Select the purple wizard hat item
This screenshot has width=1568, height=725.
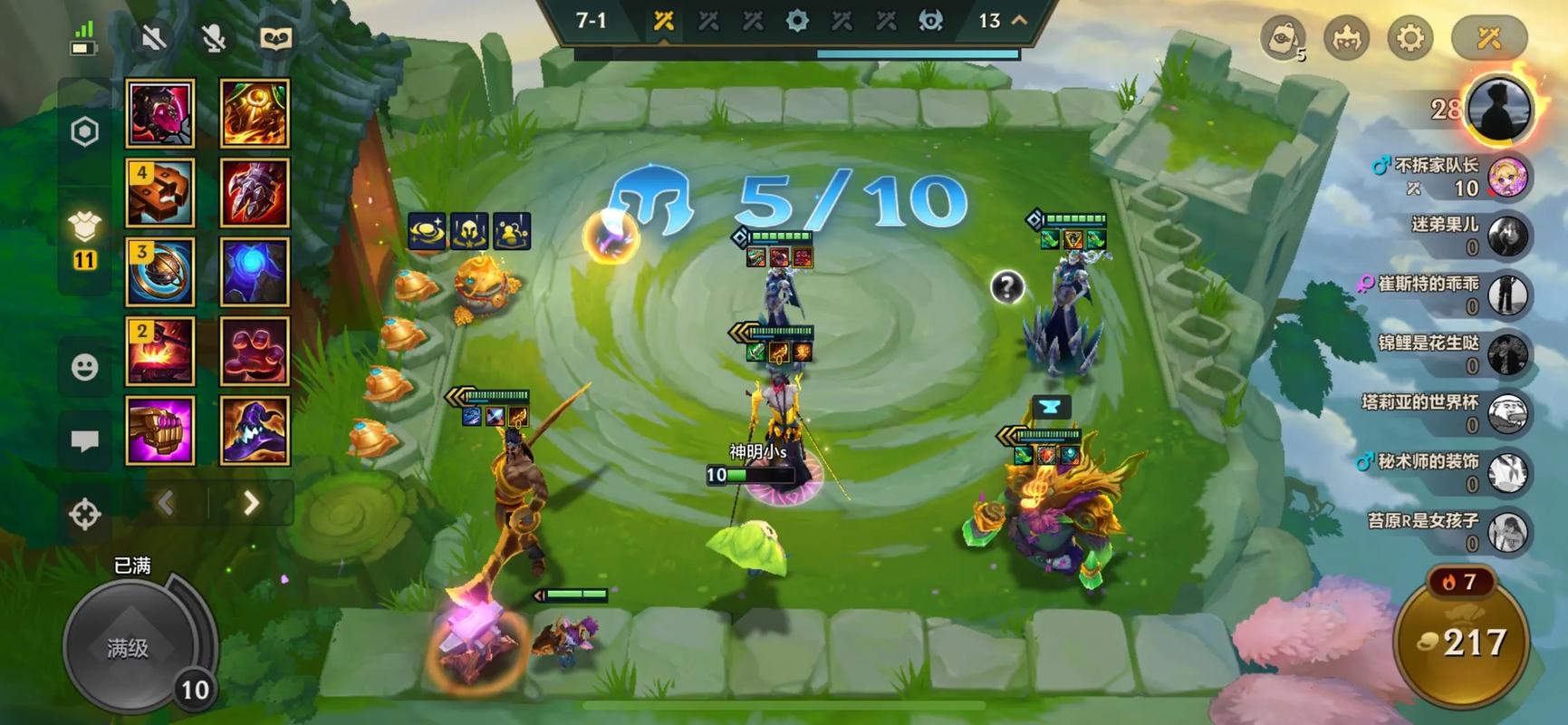(255, 430)
